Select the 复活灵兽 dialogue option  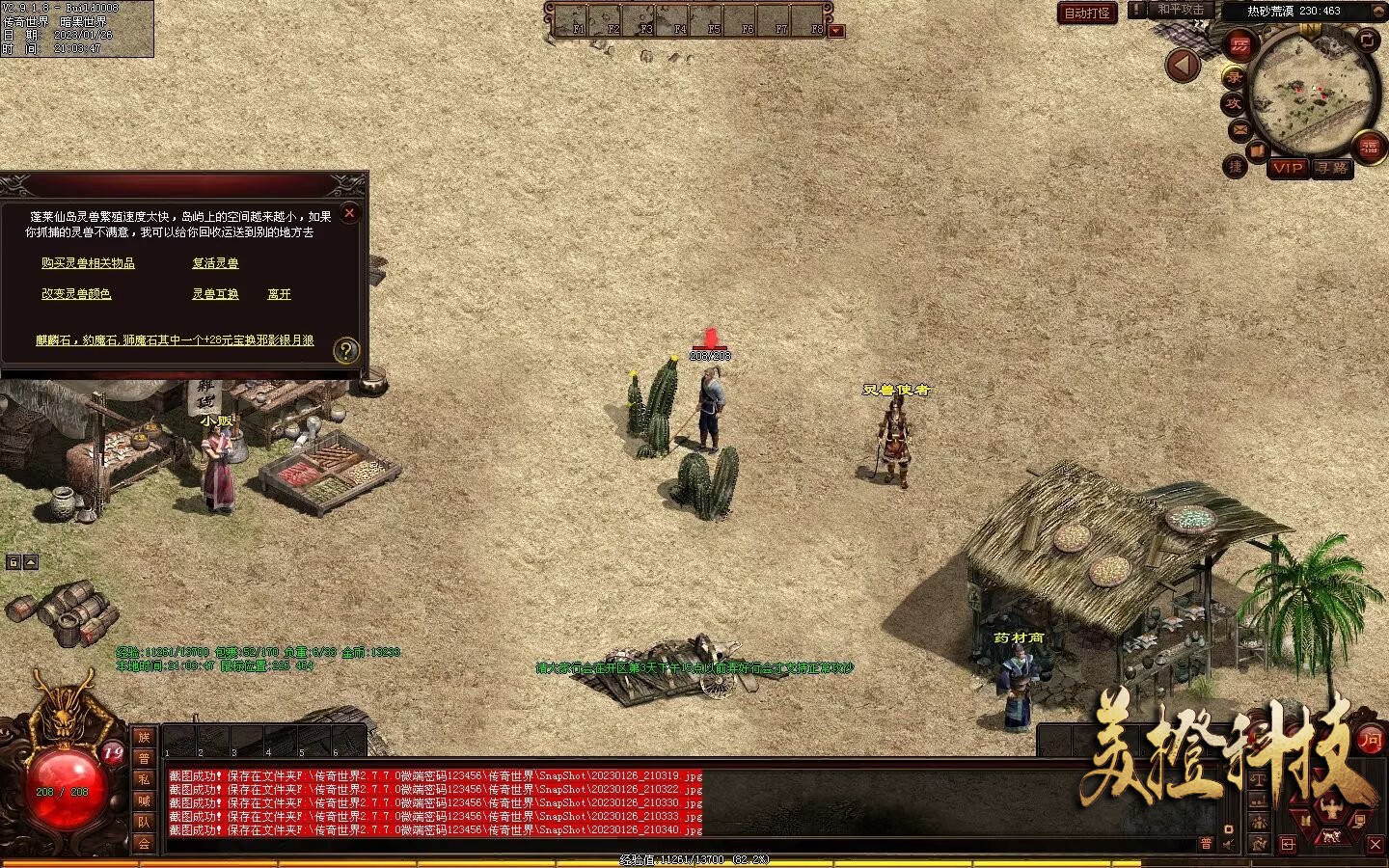point(215,263)
